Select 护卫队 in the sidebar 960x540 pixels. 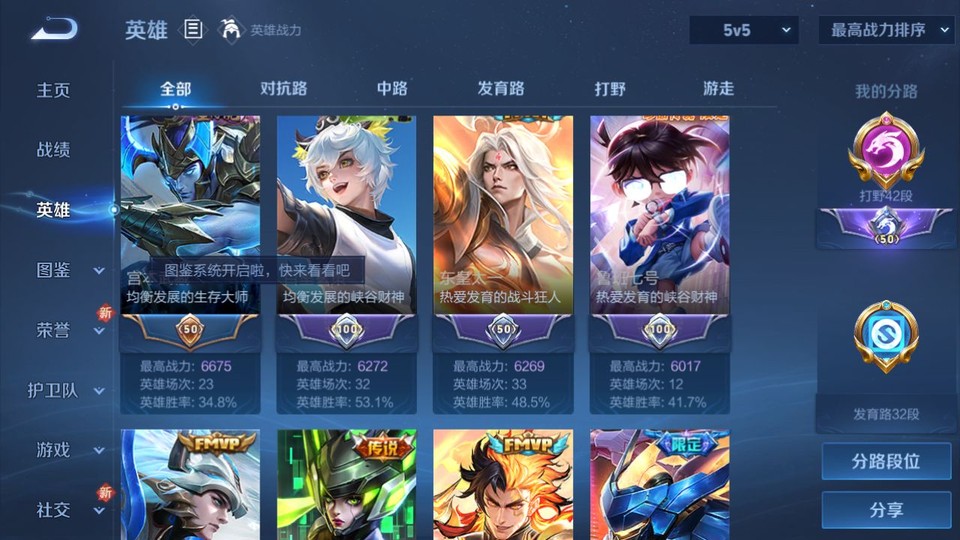(54, 390)
